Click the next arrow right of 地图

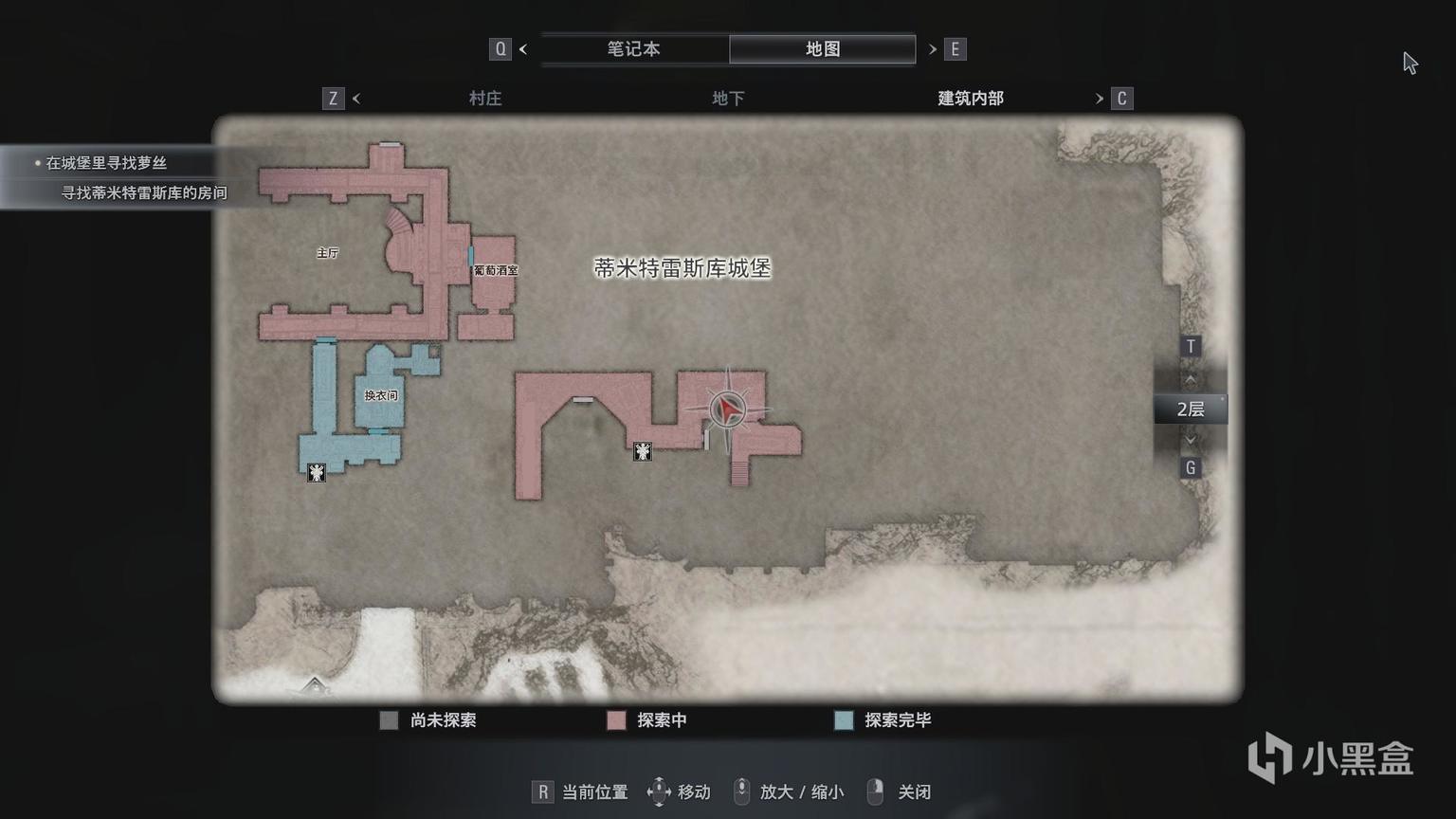click(933, 49)
